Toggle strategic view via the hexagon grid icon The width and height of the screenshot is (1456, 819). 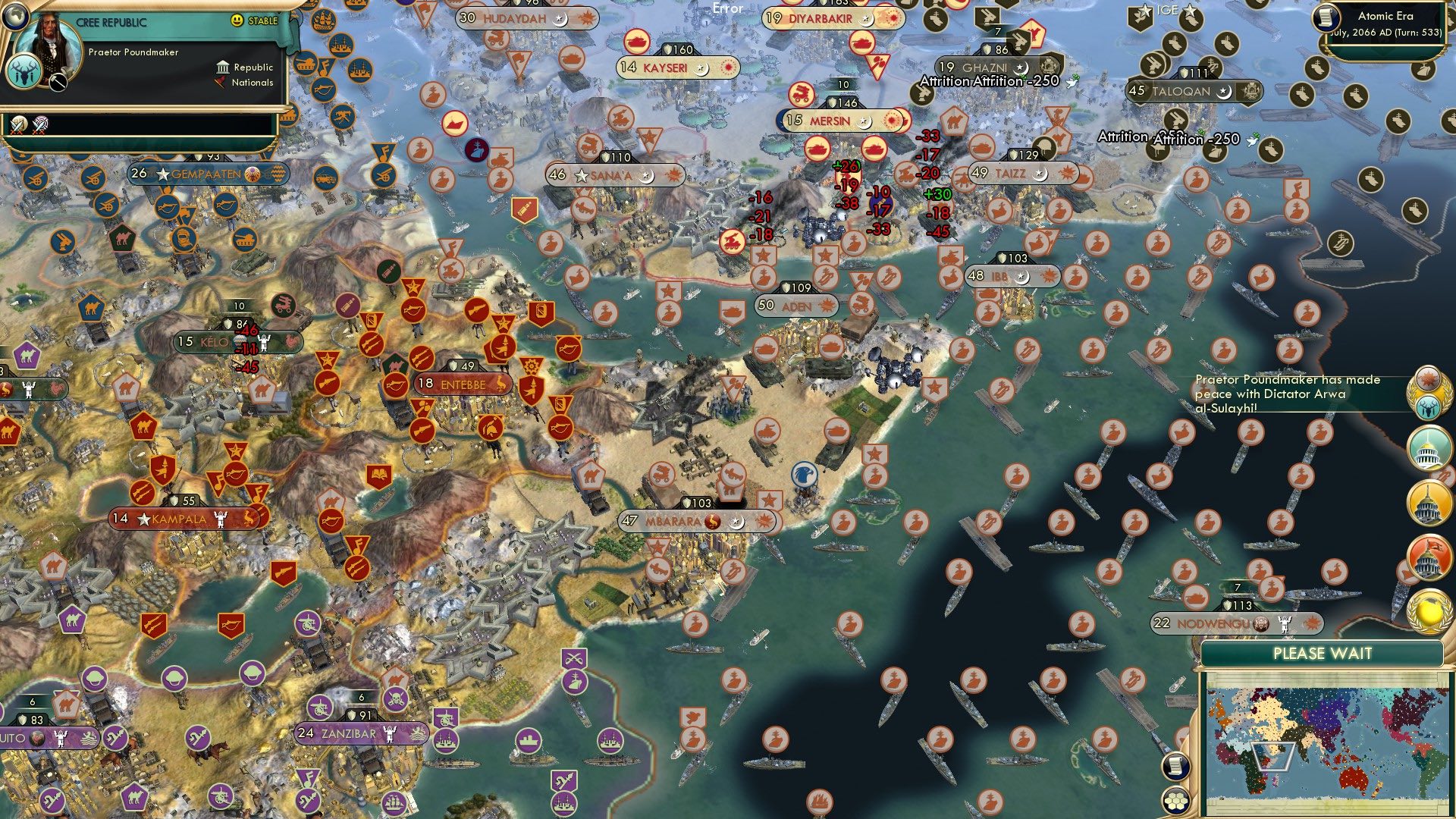click(1175, 802)
